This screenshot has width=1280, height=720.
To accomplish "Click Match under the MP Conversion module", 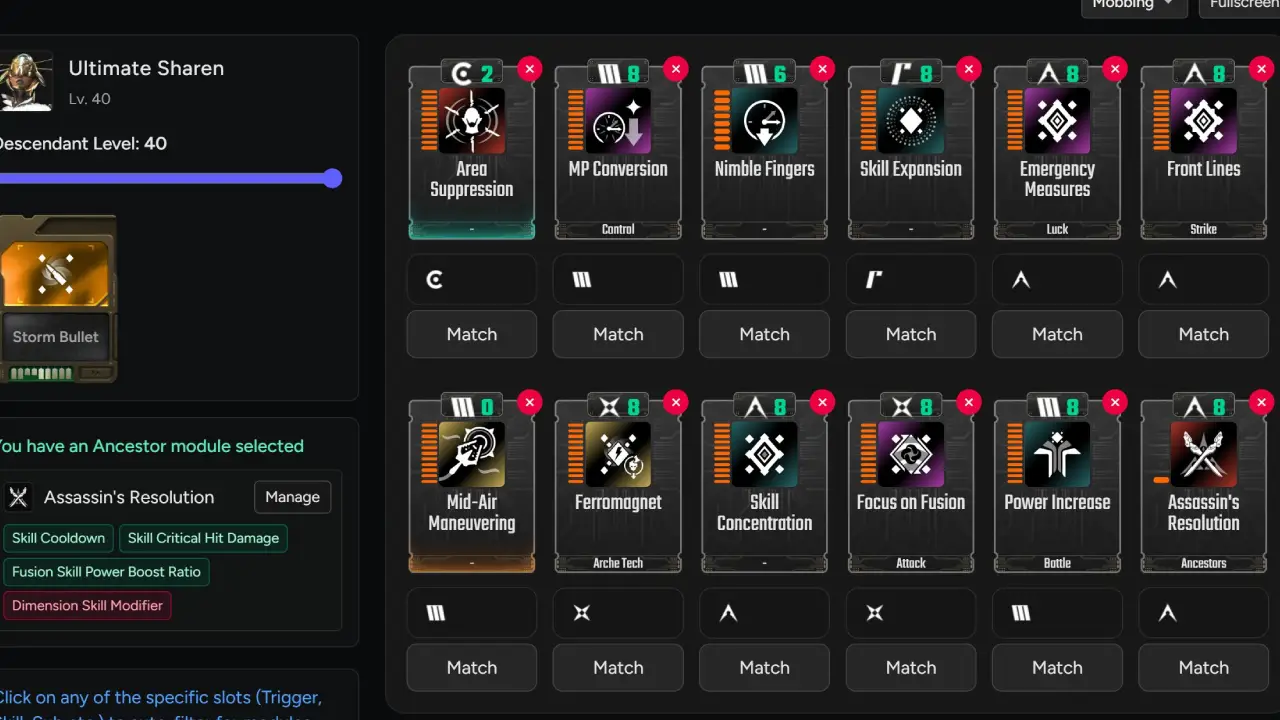I will pos(617,334).
